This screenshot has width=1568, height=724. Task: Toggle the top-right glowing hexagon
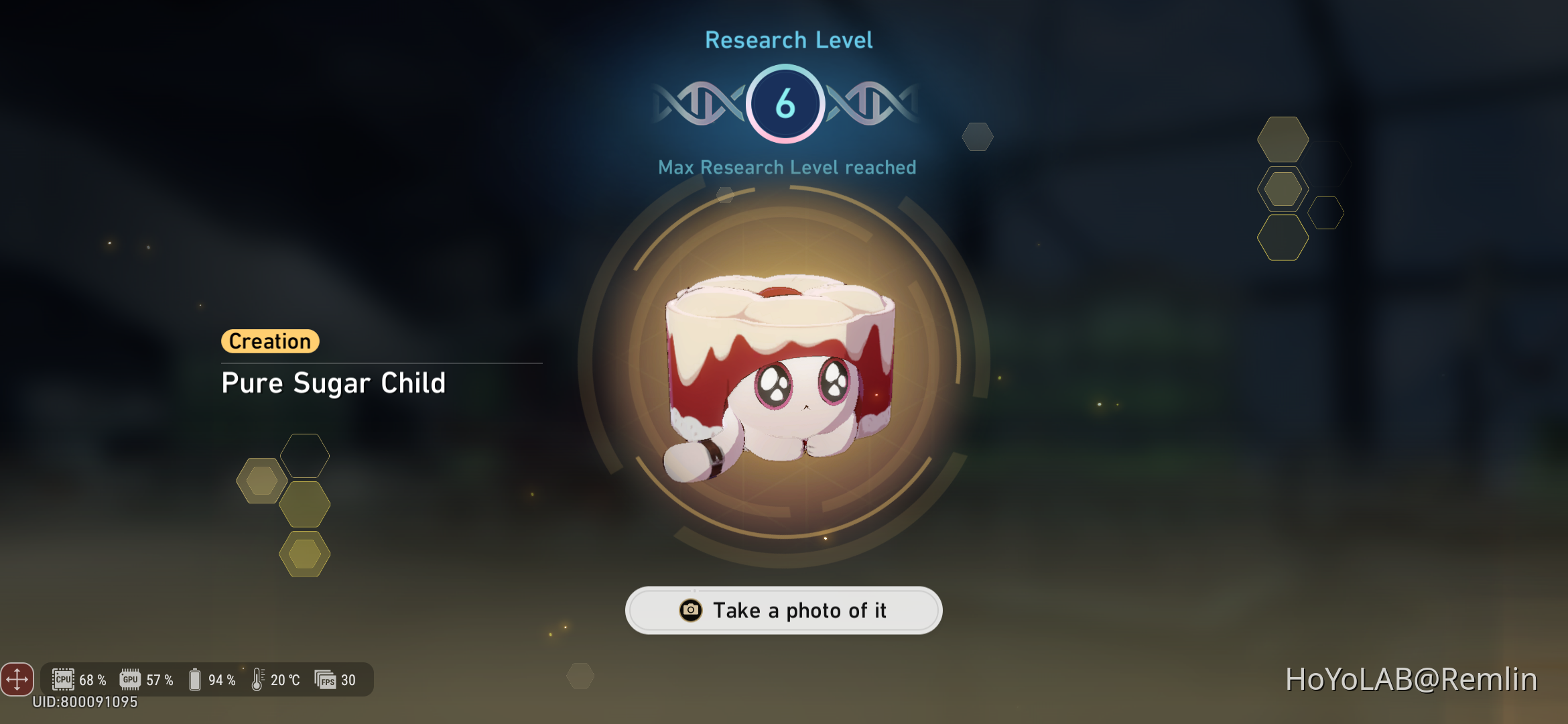pyautogui.click(x=1283, y=141)
